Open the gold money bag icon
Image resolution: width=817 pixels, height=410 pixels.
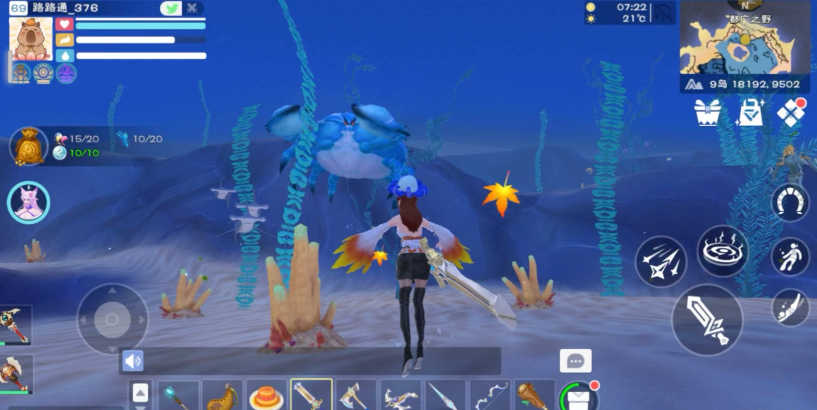point(28,146)
